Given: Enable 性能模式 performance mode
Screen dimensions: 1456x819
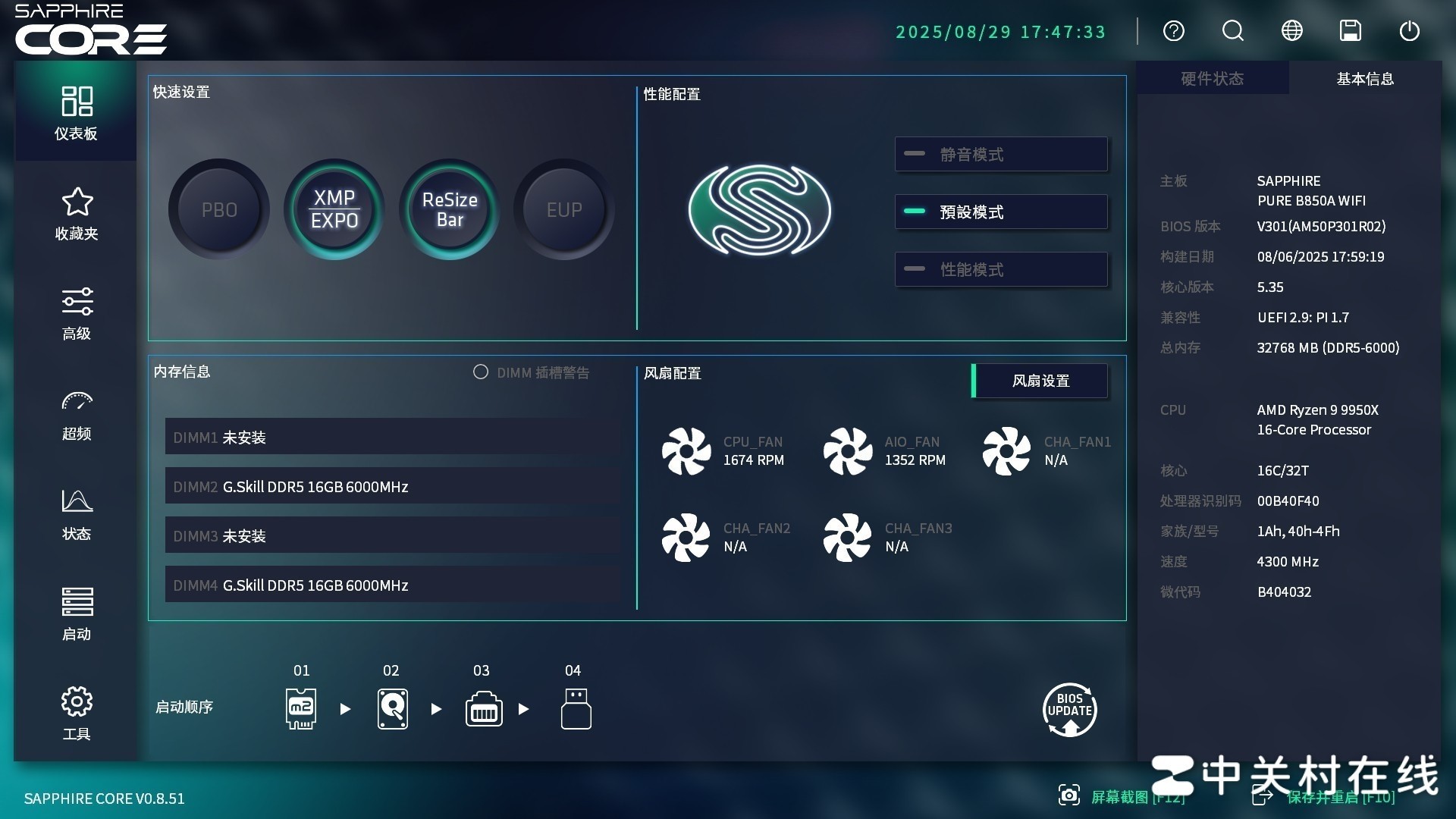Looking at the screenshot, I should (x=1001, y=269).
